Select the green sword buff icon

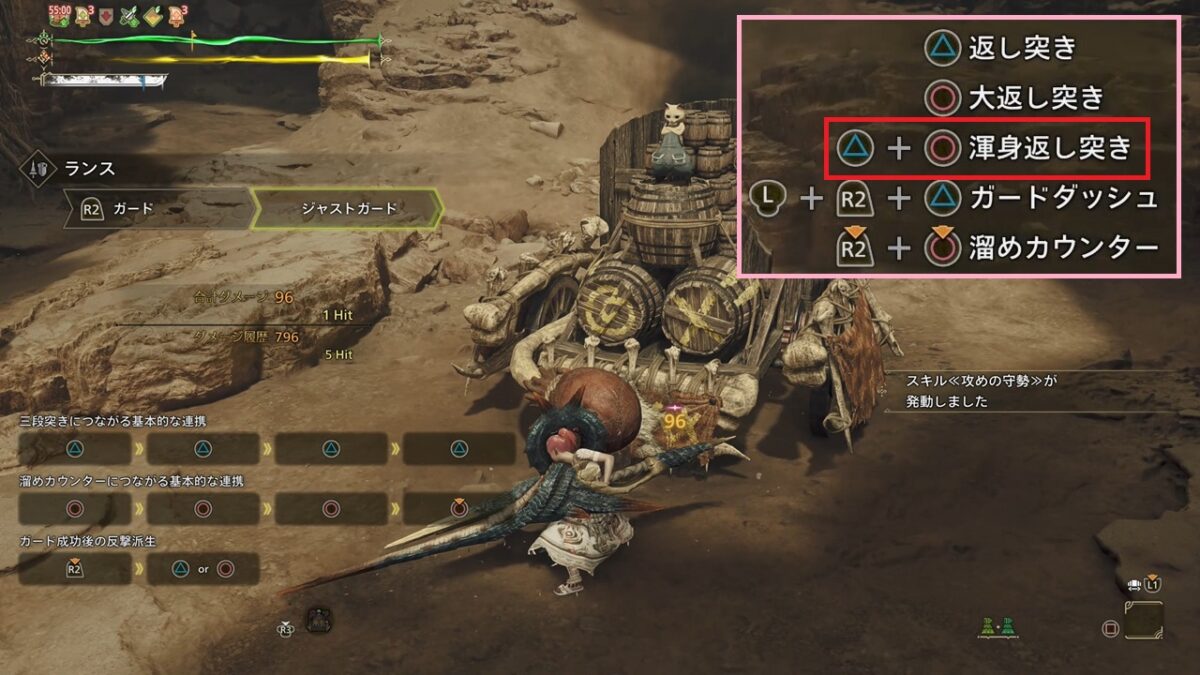pyautogui.click(x=129, y=16)
